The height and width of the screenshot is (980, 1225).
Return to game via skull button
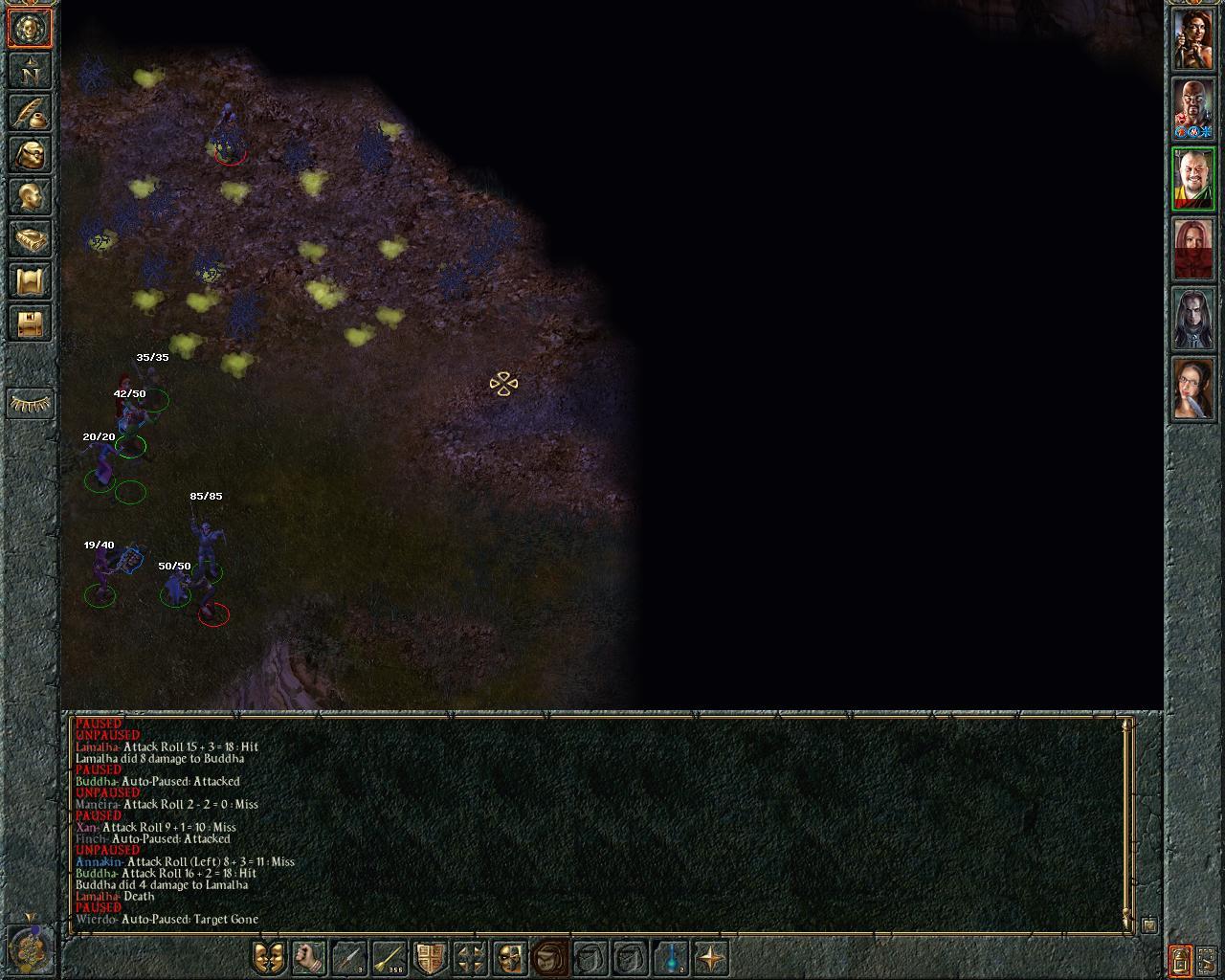point(31,29)
